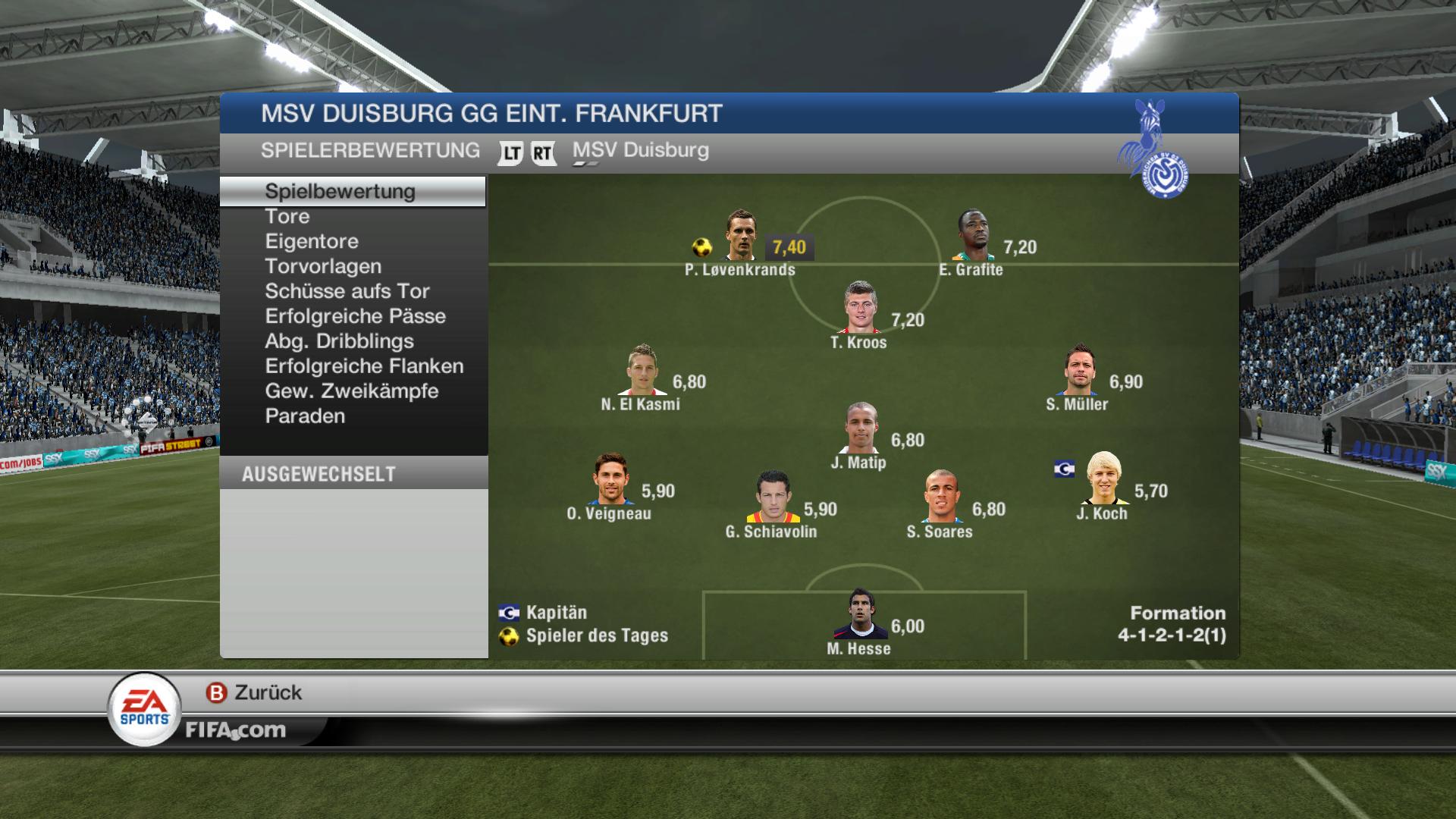Screen dimensions: 1456x819
Task: Pick S. Müller's player portrait
Action: (1078, 370)
